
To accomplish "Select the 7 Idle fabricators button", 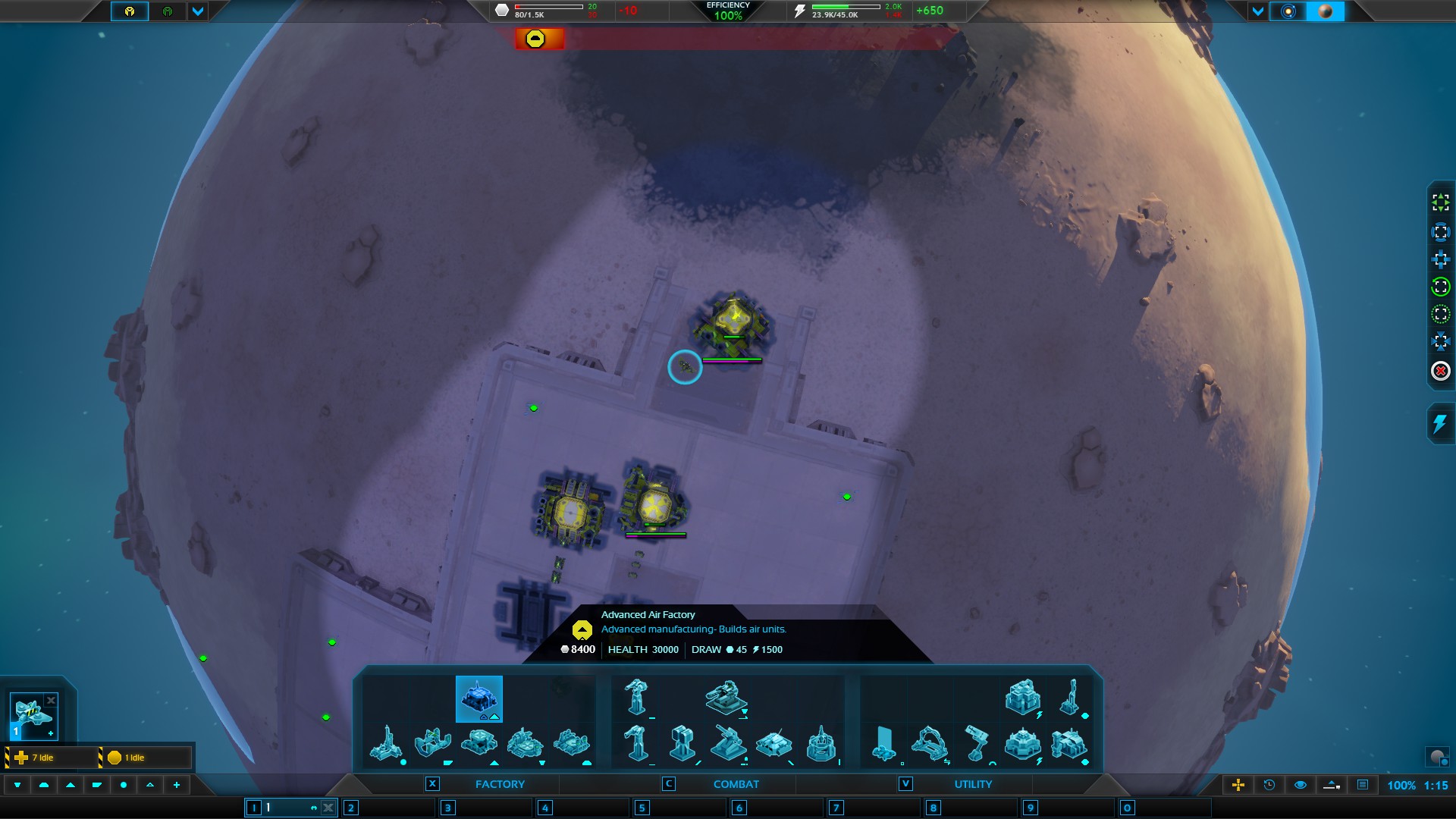I will 52,758.
